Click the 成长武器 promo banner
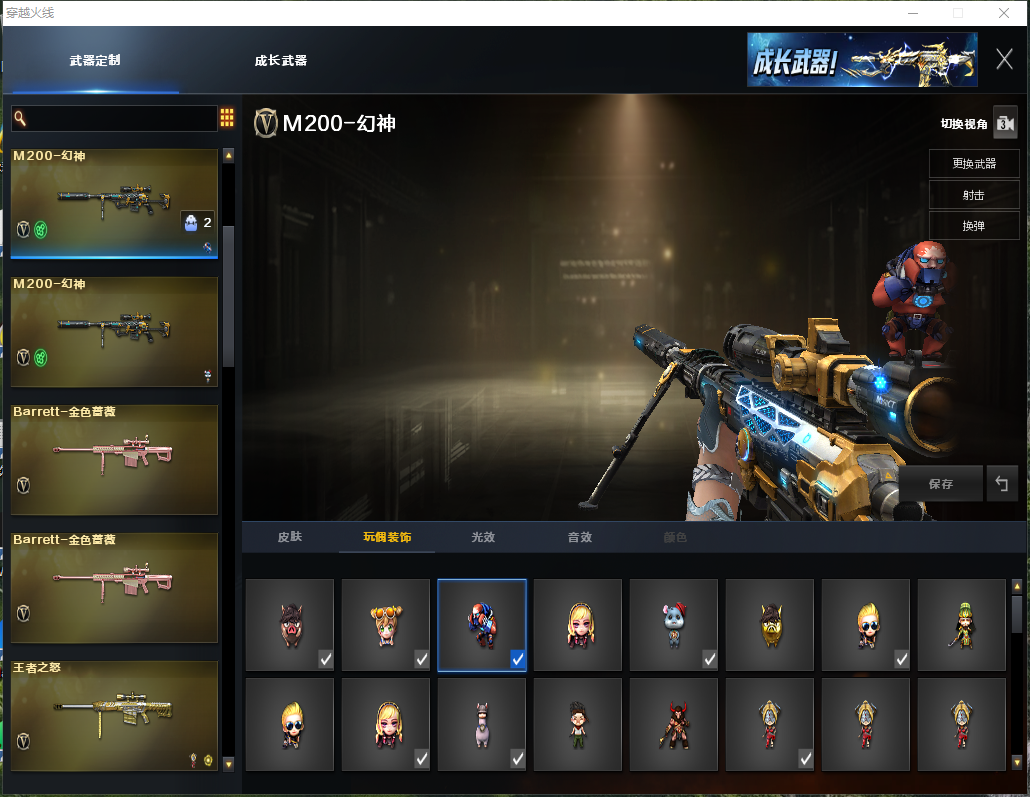The height and width of the screenshot is (797, 1030). [x=862, y=60]
